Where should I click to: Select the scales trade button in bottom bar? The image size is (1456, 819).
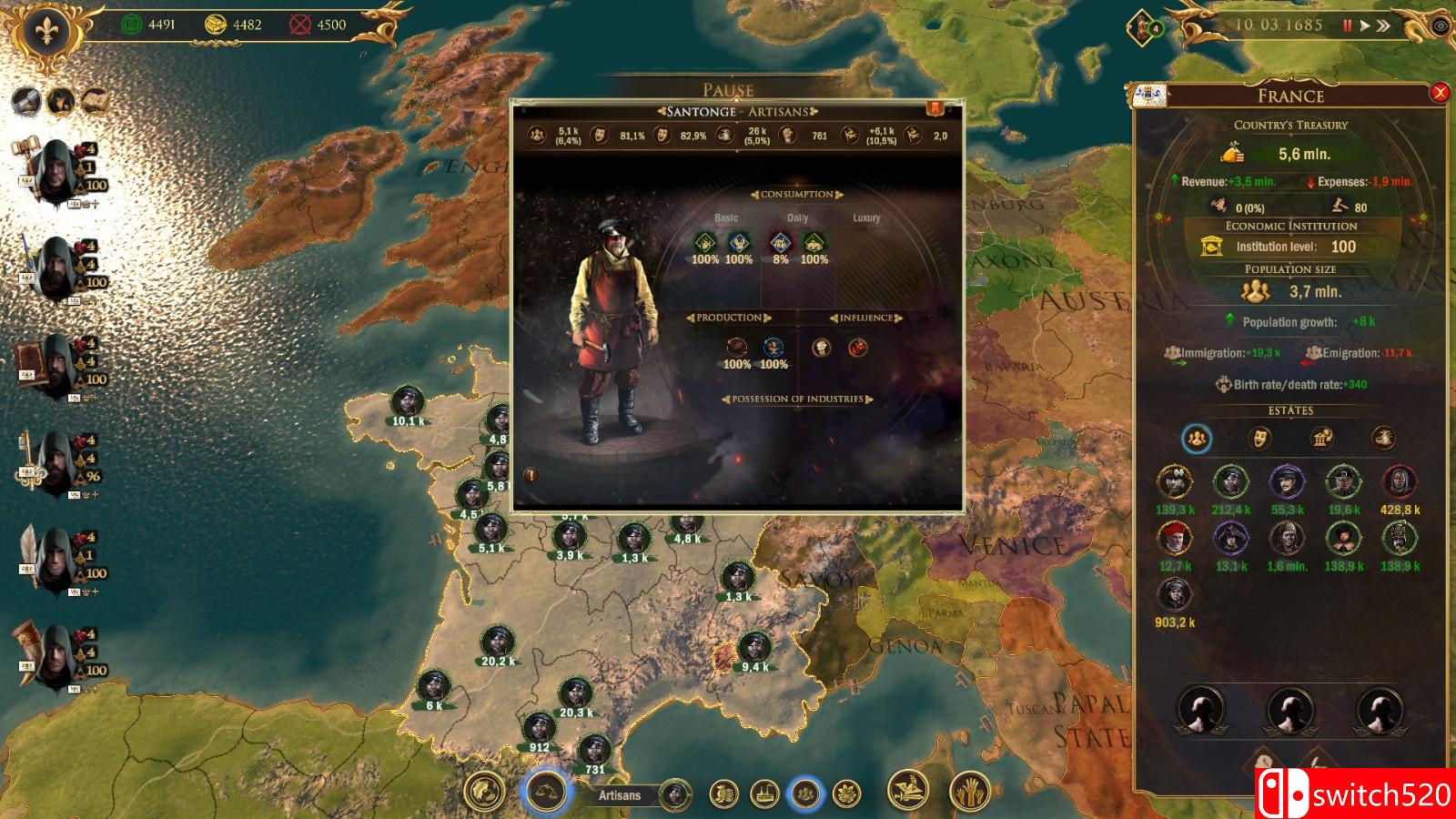pyautogui.click(x=546, y=792)
